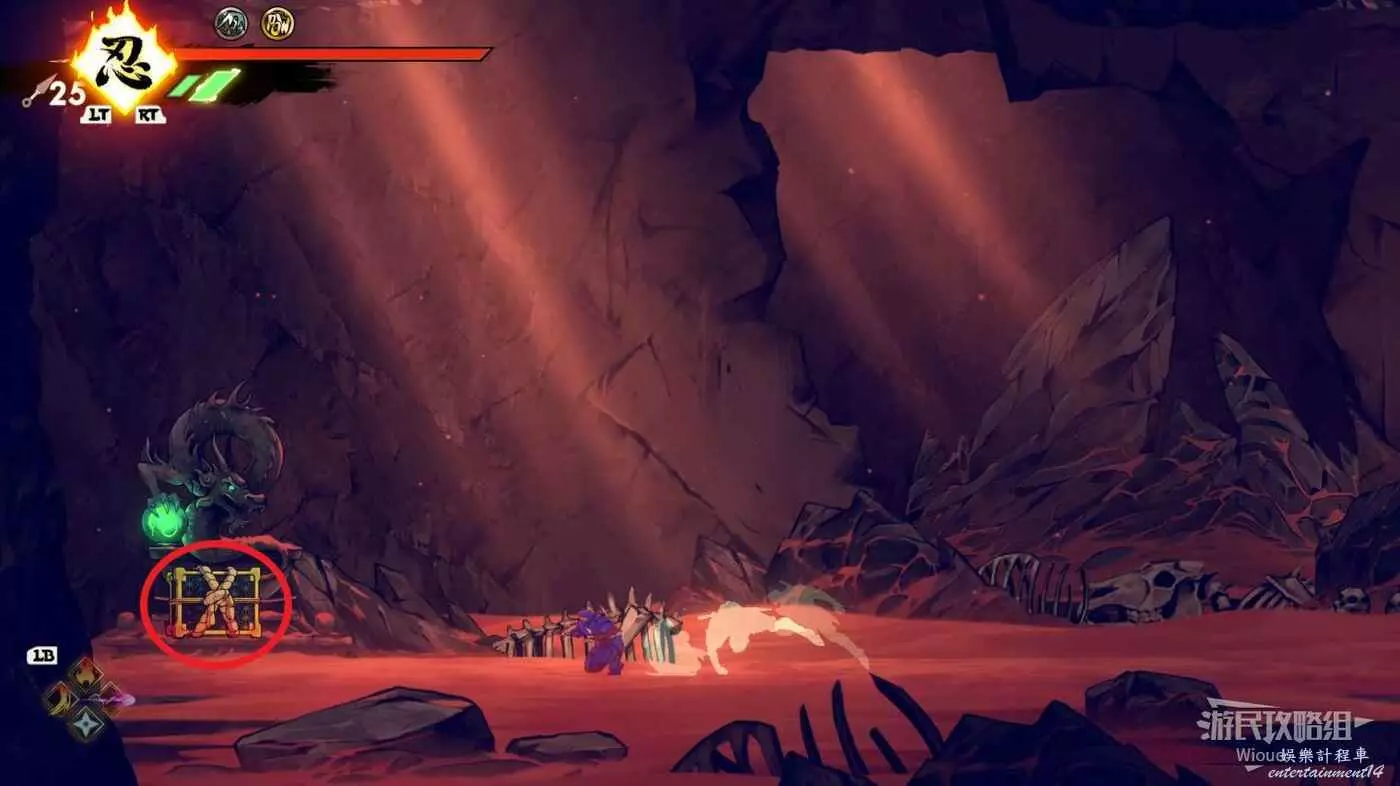Image resolution: width=1400 pixels, height=786 pixels.
Task: Choose the shuriken ninpo slot
Action: pyautogui.click(x=85, y=722)
